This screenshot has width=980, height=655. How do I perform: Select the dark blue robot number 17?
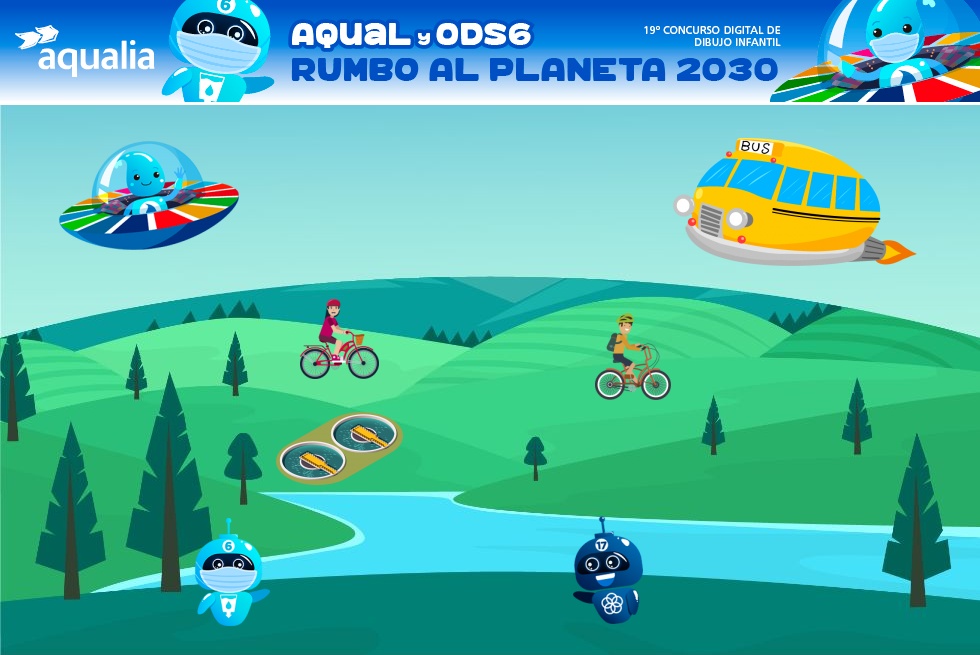pyautogui.click(x=607, y=575)
